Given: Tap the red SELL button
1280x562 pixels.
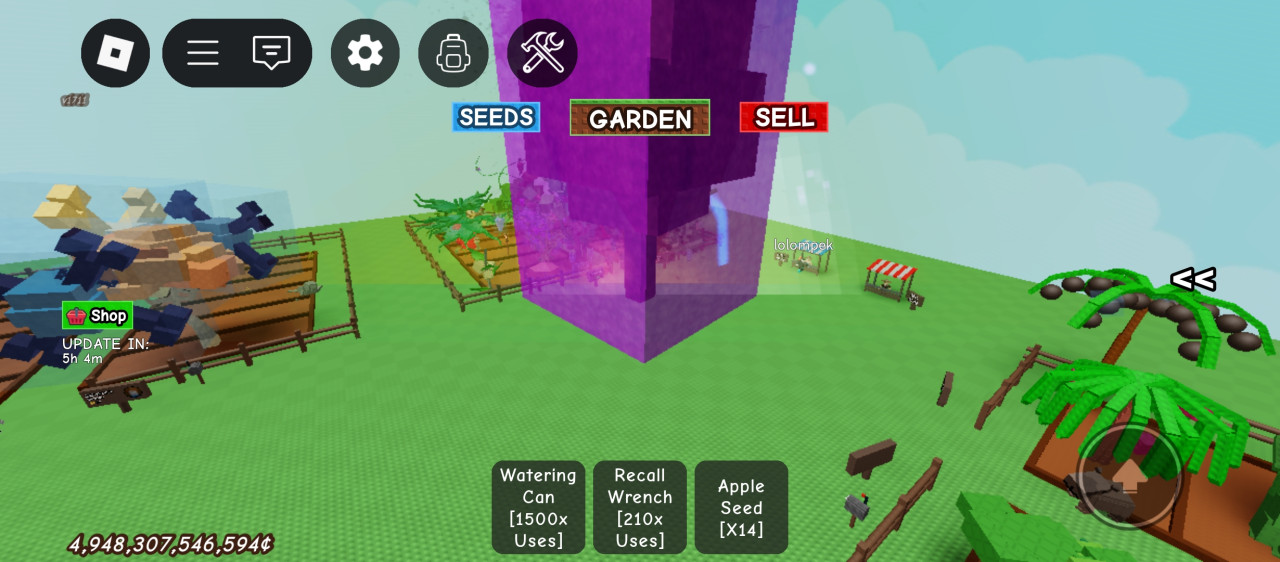Looking at the screenshot, I should pyautogui.click(x=784, y=117).
